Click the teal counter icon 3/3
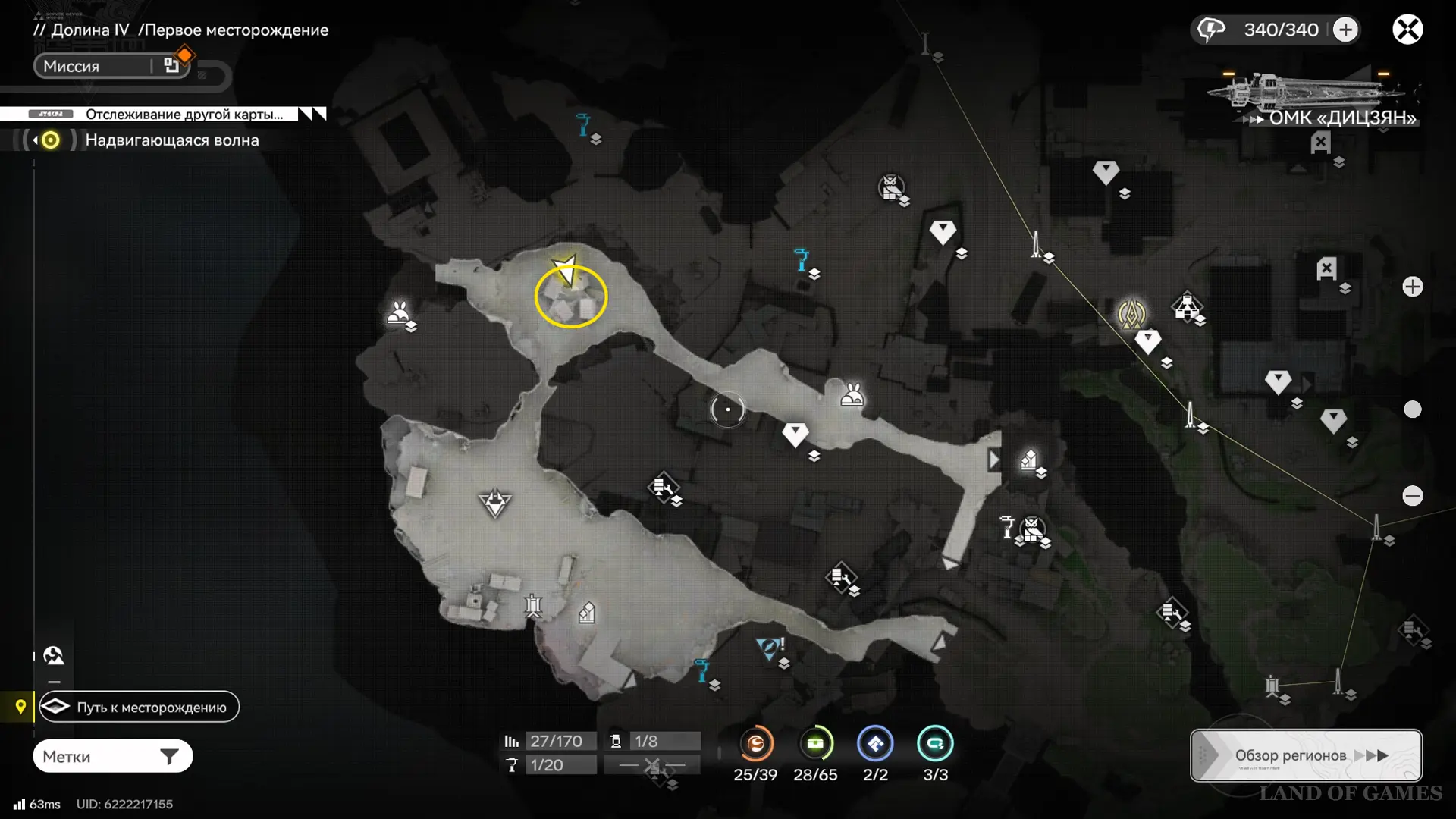The image size is (1456, 819). (935, 744)
